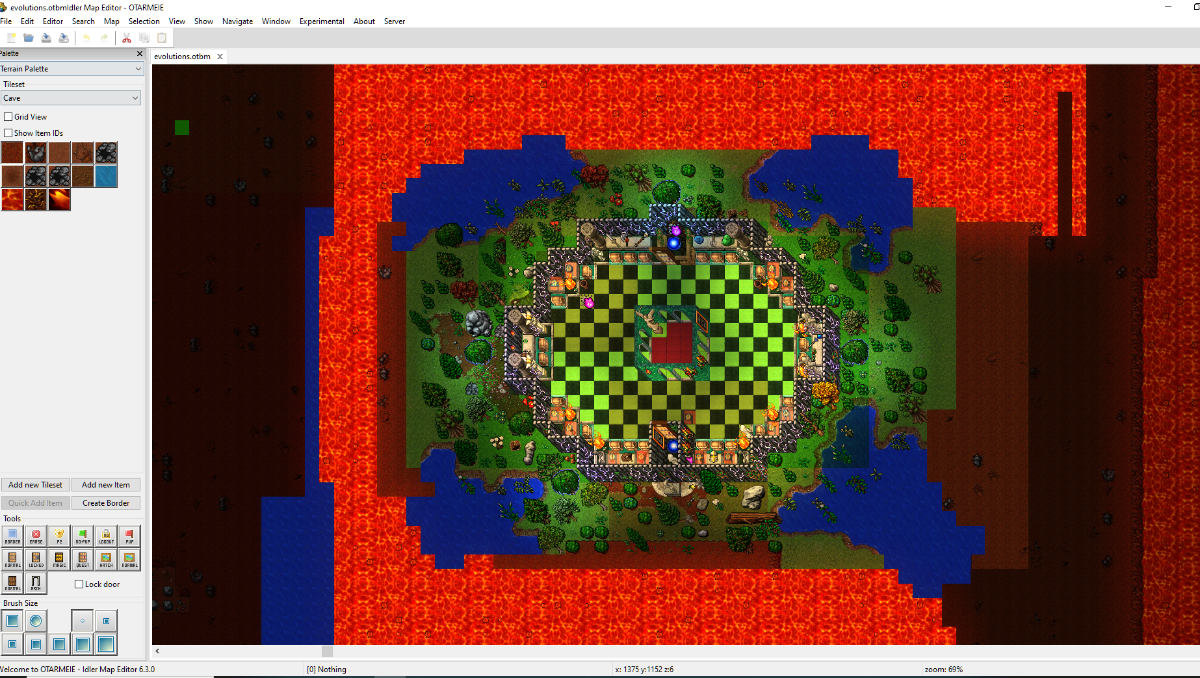The height and width of the screenshot is (678, 1200).
Task: Open the Map menu
Action: [111, 21]
